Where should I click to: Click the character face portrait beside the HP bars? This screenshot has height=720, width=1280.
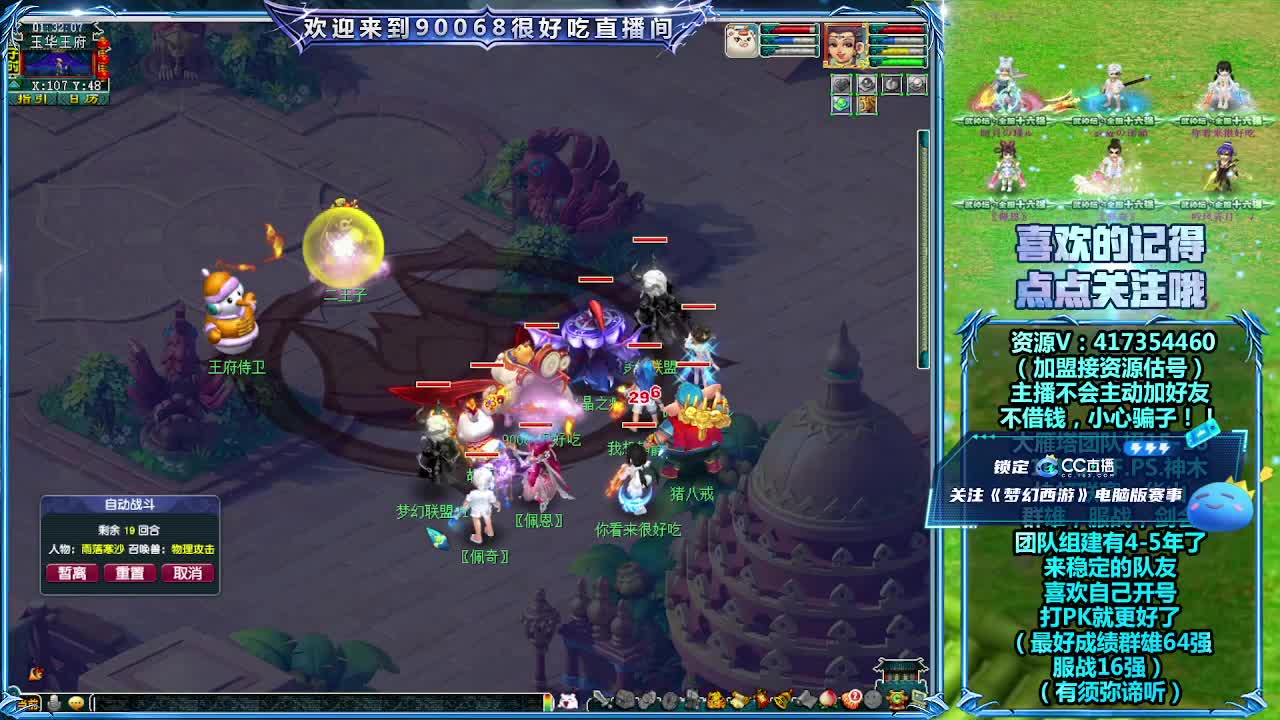[844, 46]
